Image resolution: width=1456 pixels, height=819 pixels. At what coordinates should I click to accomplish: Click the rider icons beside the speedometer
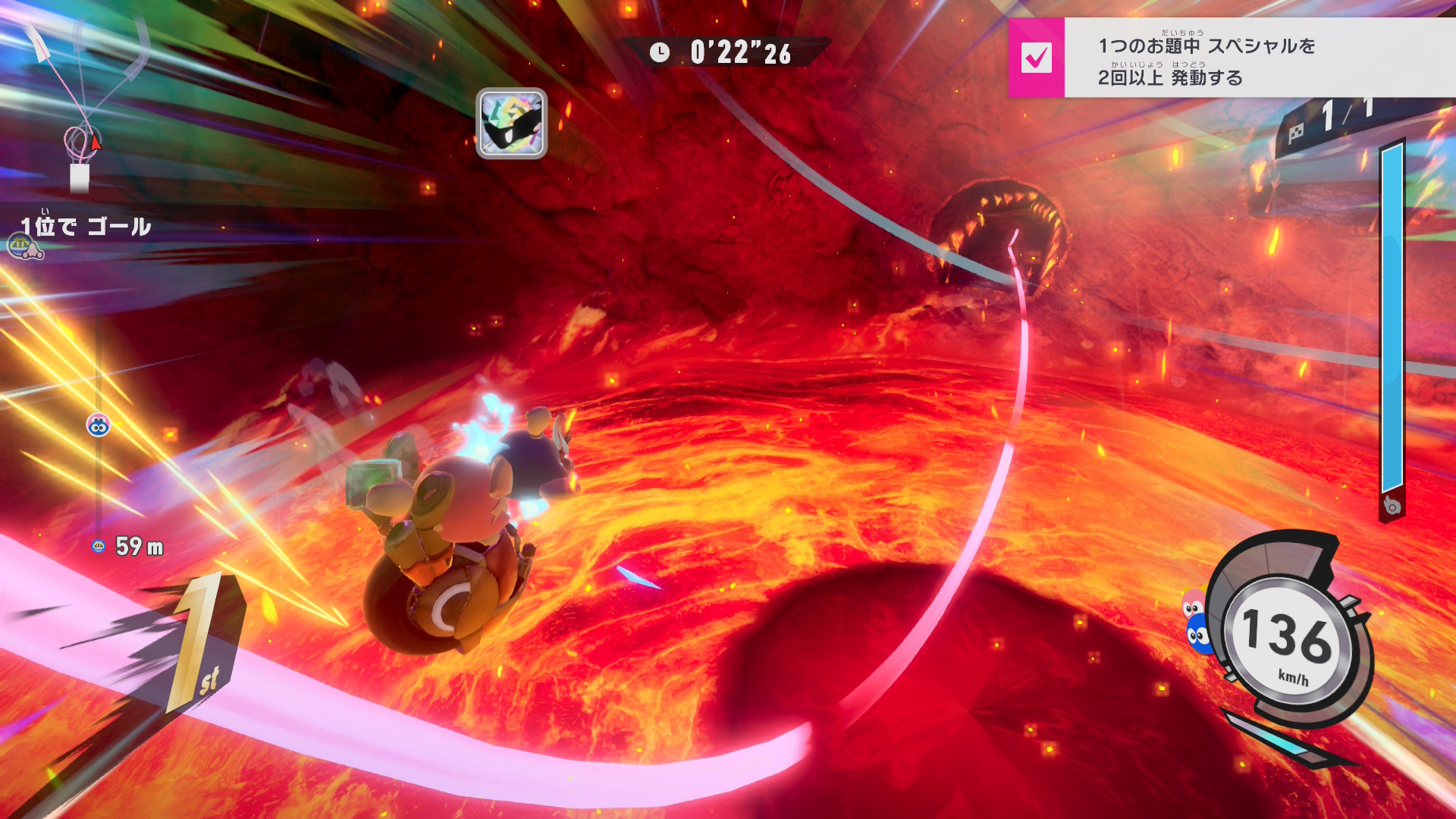pyautogui.click(x=1196, y=620)
